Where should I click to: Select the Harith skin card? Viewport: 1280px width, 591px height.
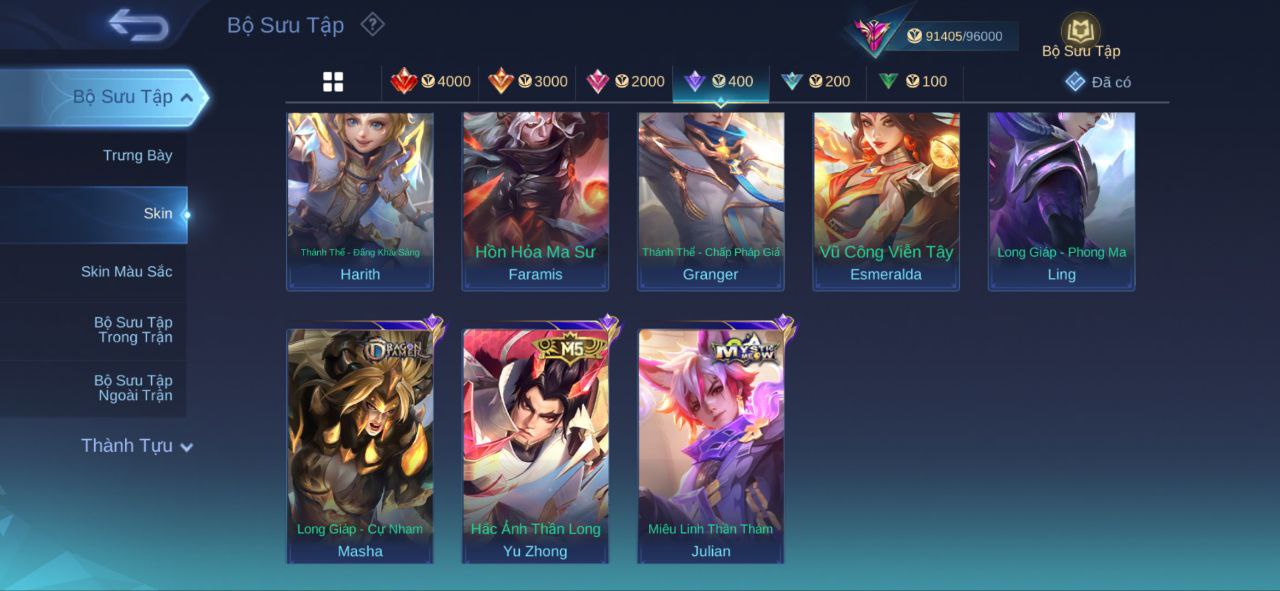point(360,200)
